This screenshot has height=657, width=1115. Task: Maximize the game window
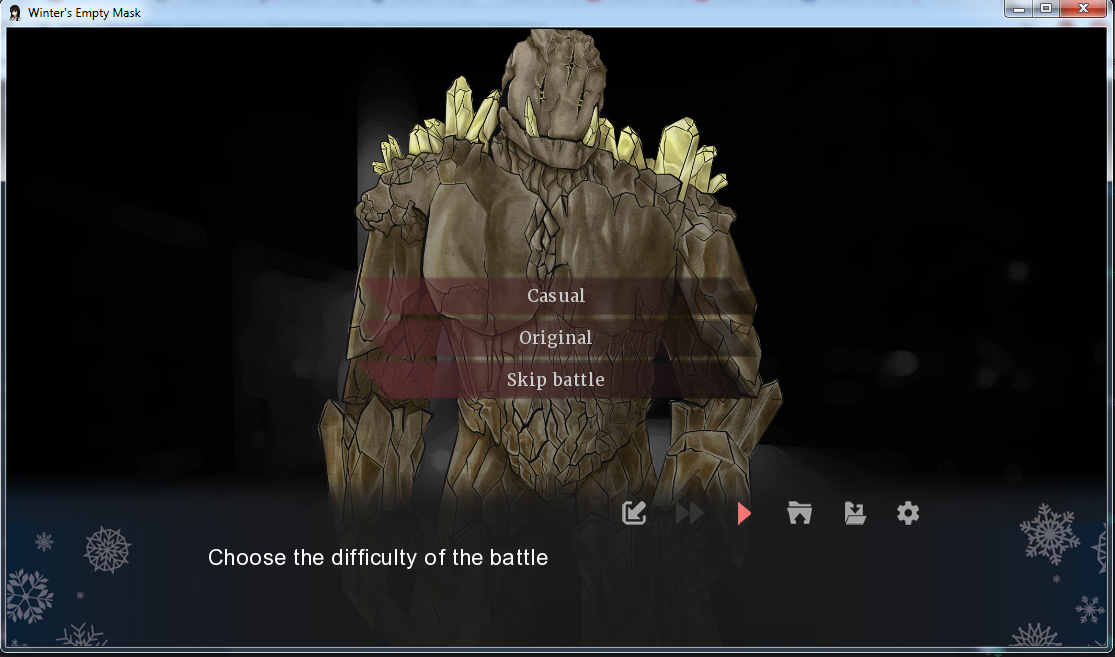click(x=1046, y=9)
